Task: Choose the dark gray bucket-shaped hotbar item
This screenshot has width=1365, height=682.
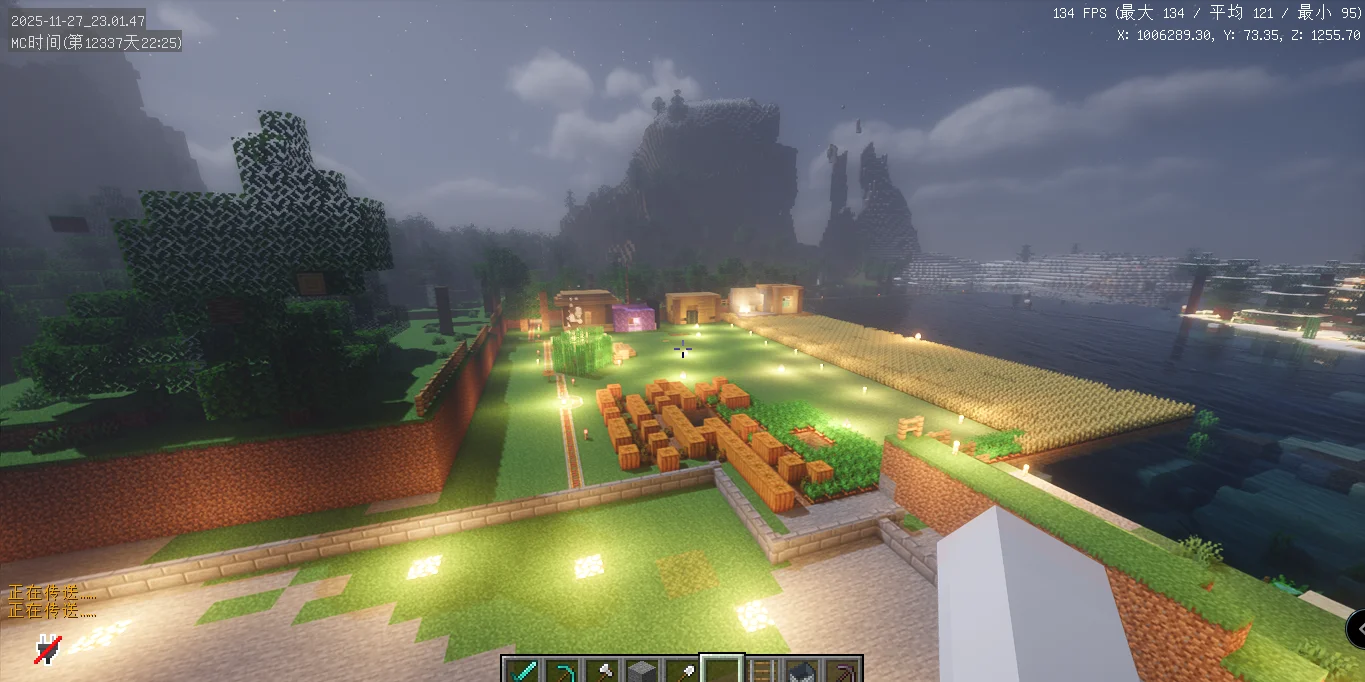Action: point(802,671)
